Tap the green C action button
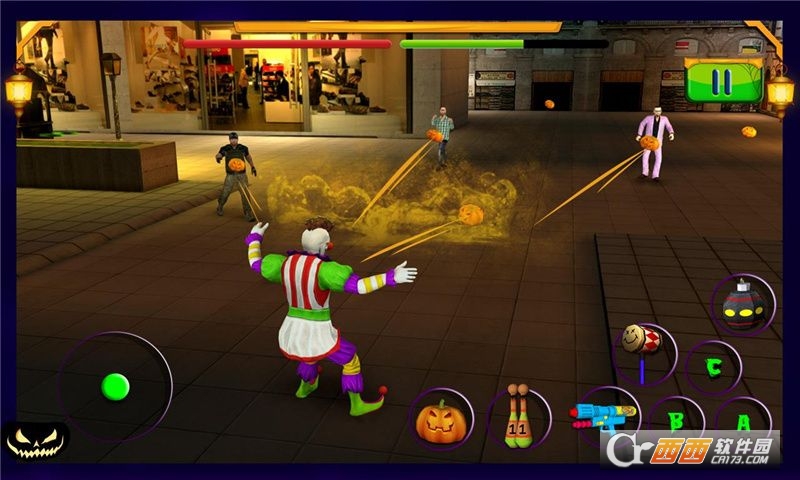800x480 pixels. pos(713,367)
